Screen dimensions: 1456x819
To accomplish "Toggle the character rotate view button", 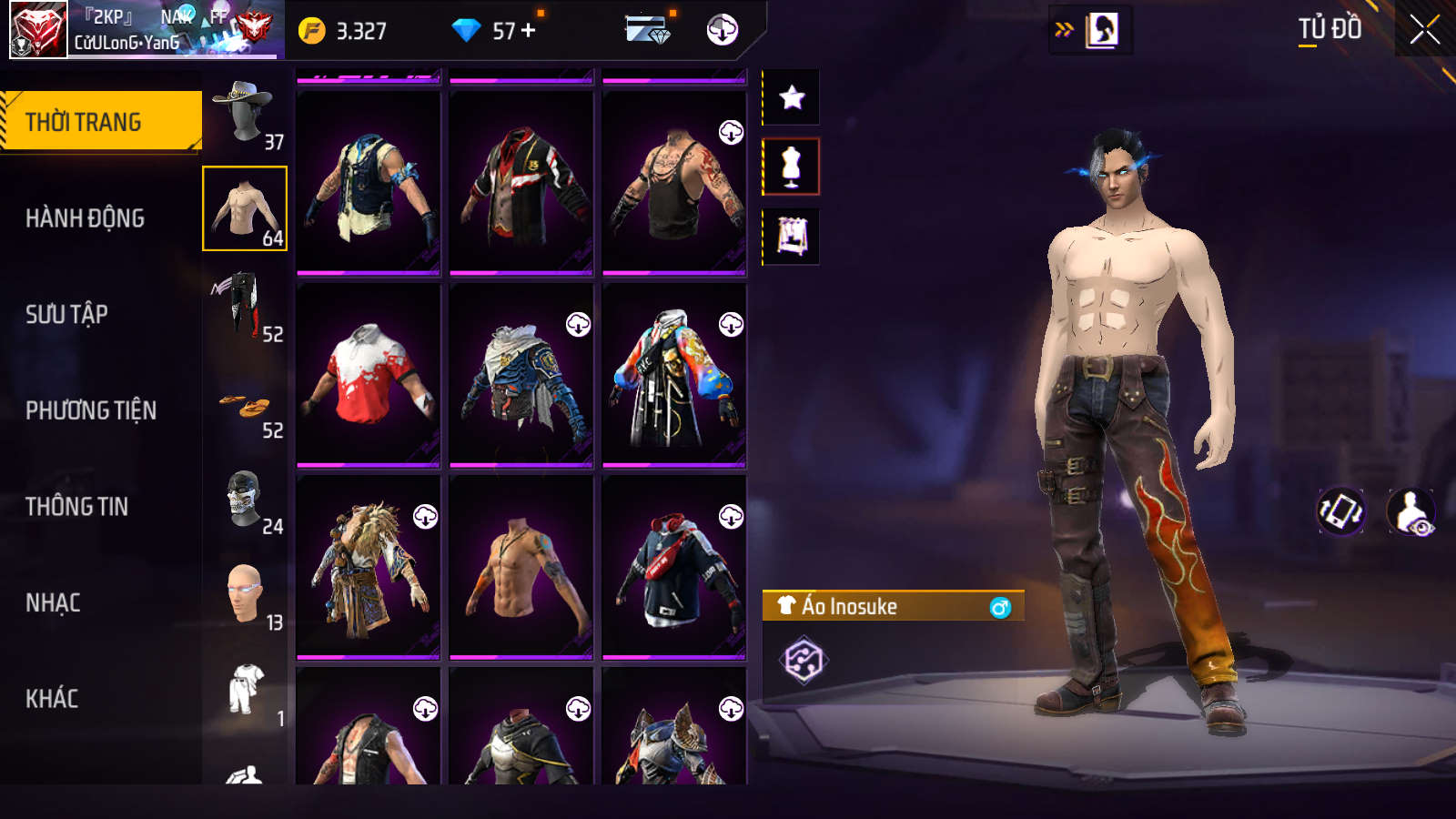I will [x=1341, y=511].
